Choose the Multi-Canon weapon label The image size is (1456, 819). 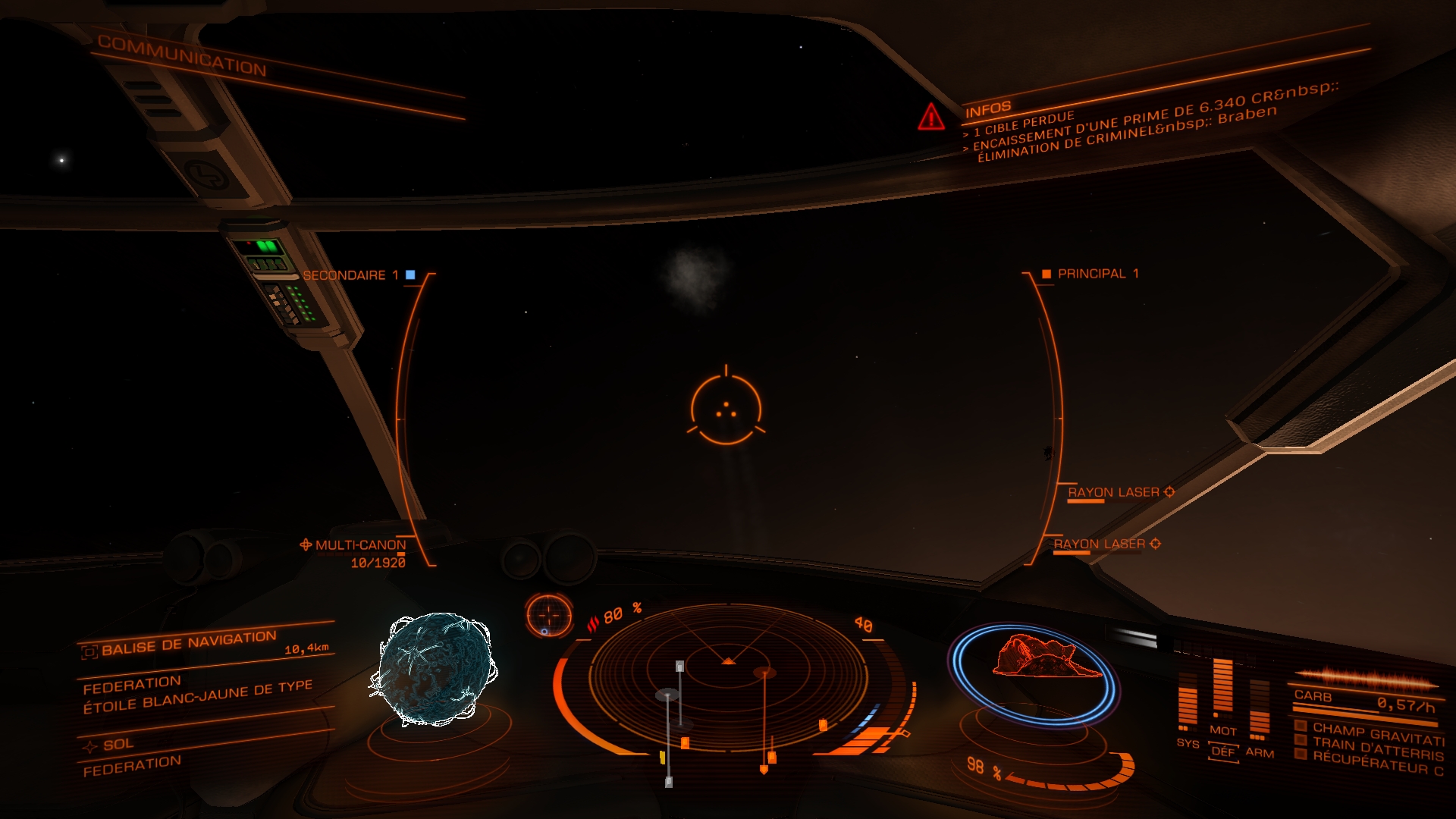[360, 545]
